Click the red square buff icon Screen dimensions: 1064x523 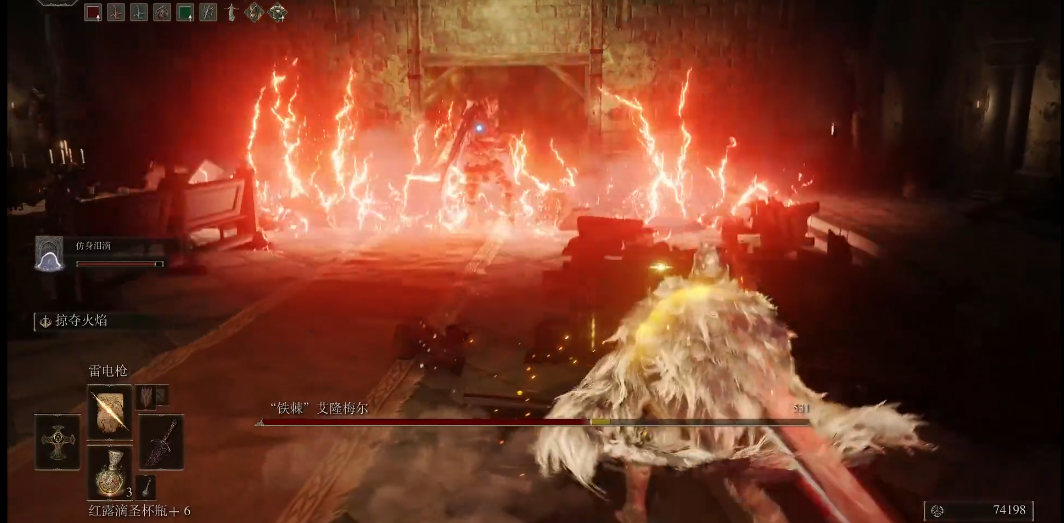point(93,13)
